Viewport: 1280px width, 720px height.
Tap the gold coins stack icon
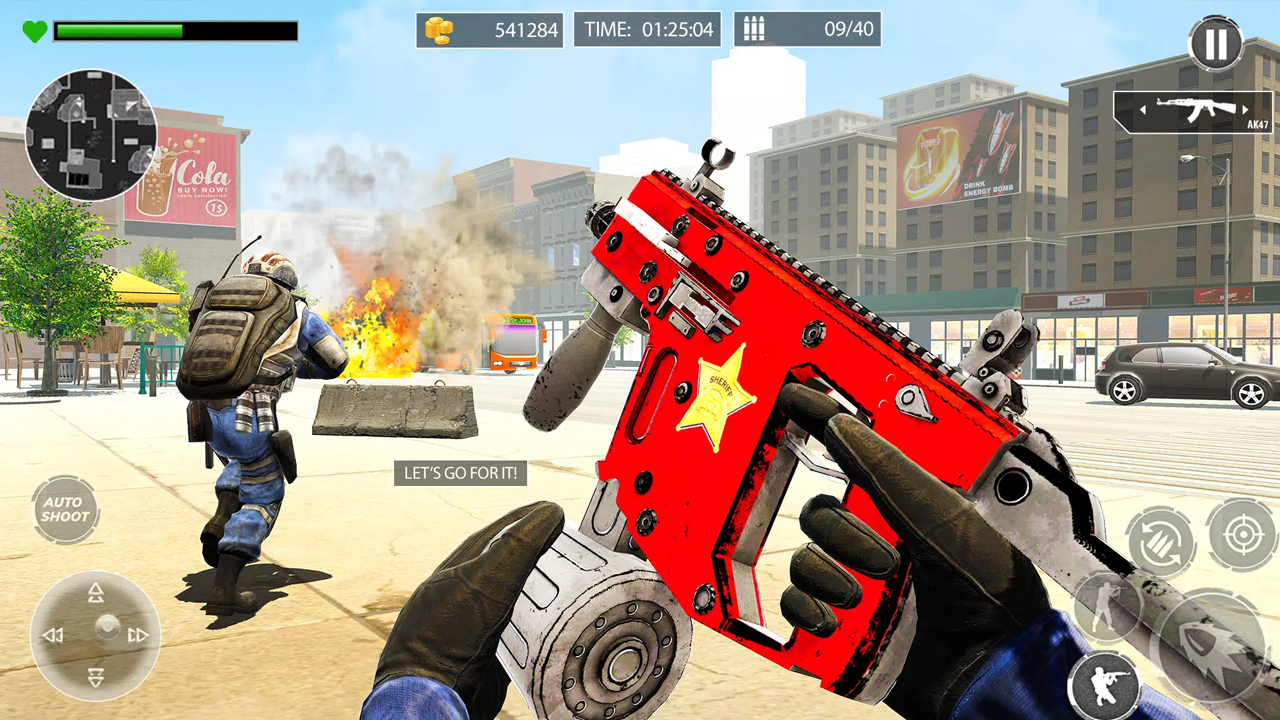click(x=438, y=30)
